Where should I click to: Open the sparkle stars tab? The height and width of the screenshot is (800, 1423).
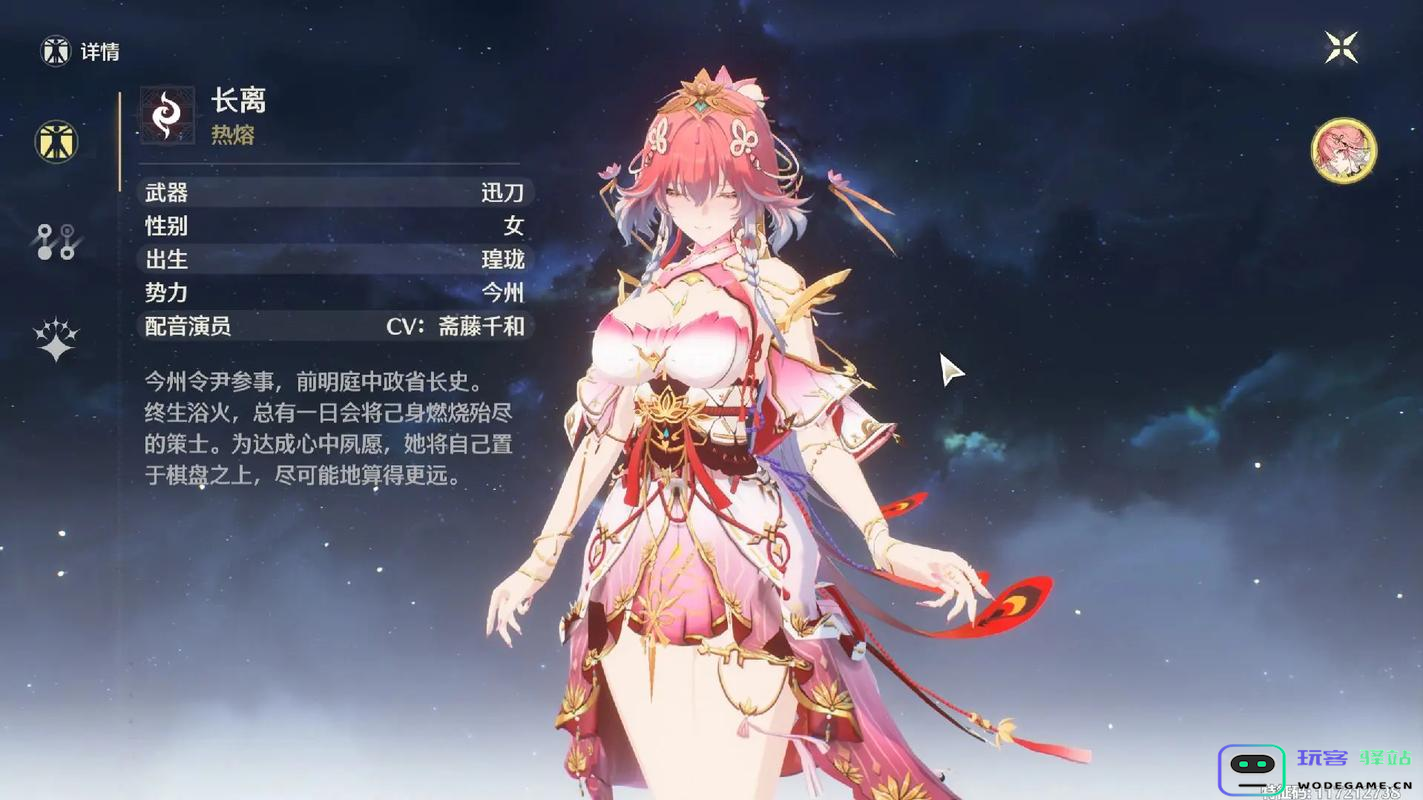pyautogui.click(x=56, y=340)
